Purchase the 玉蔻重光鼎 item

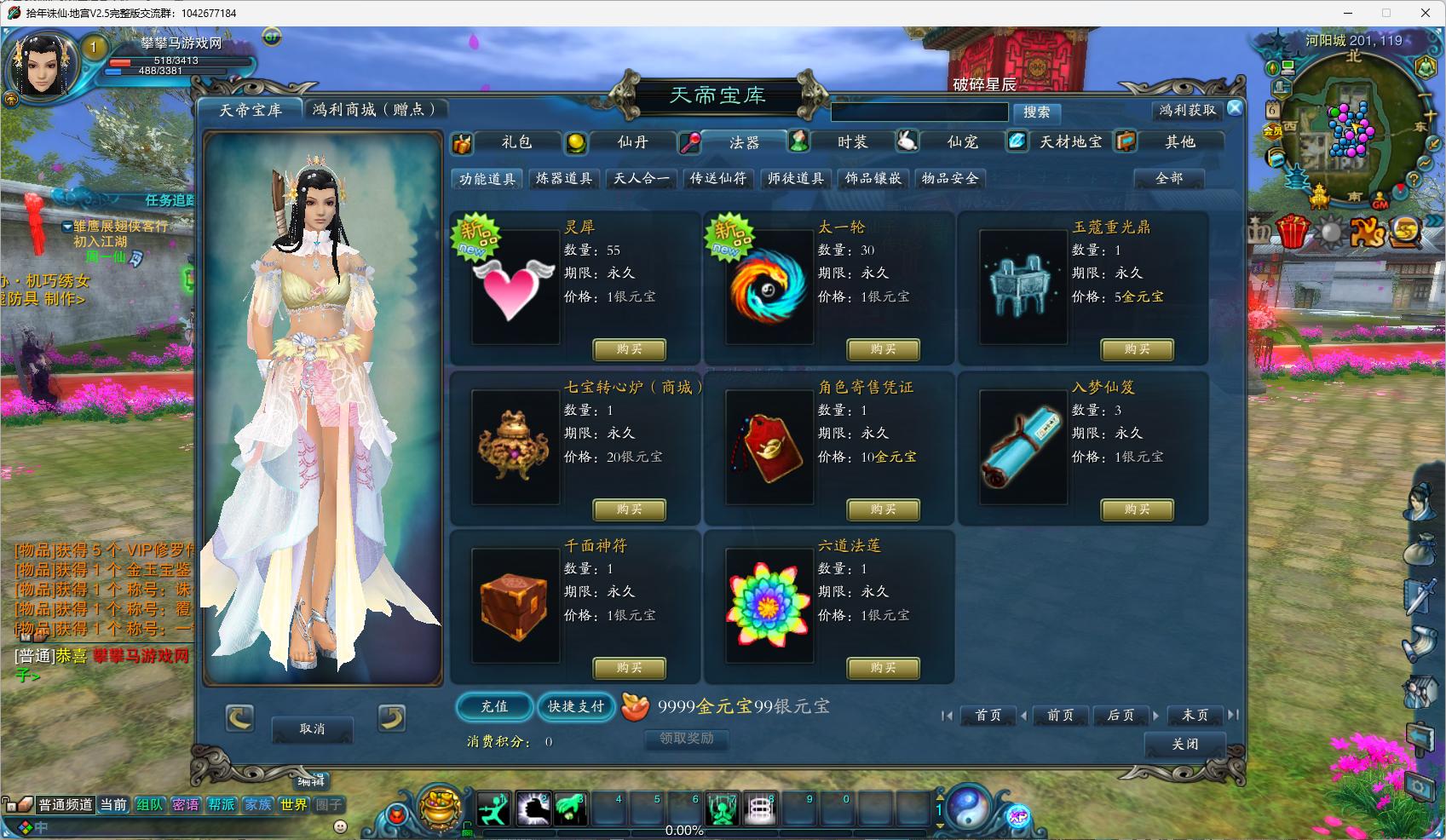[x=1137, y=349]
